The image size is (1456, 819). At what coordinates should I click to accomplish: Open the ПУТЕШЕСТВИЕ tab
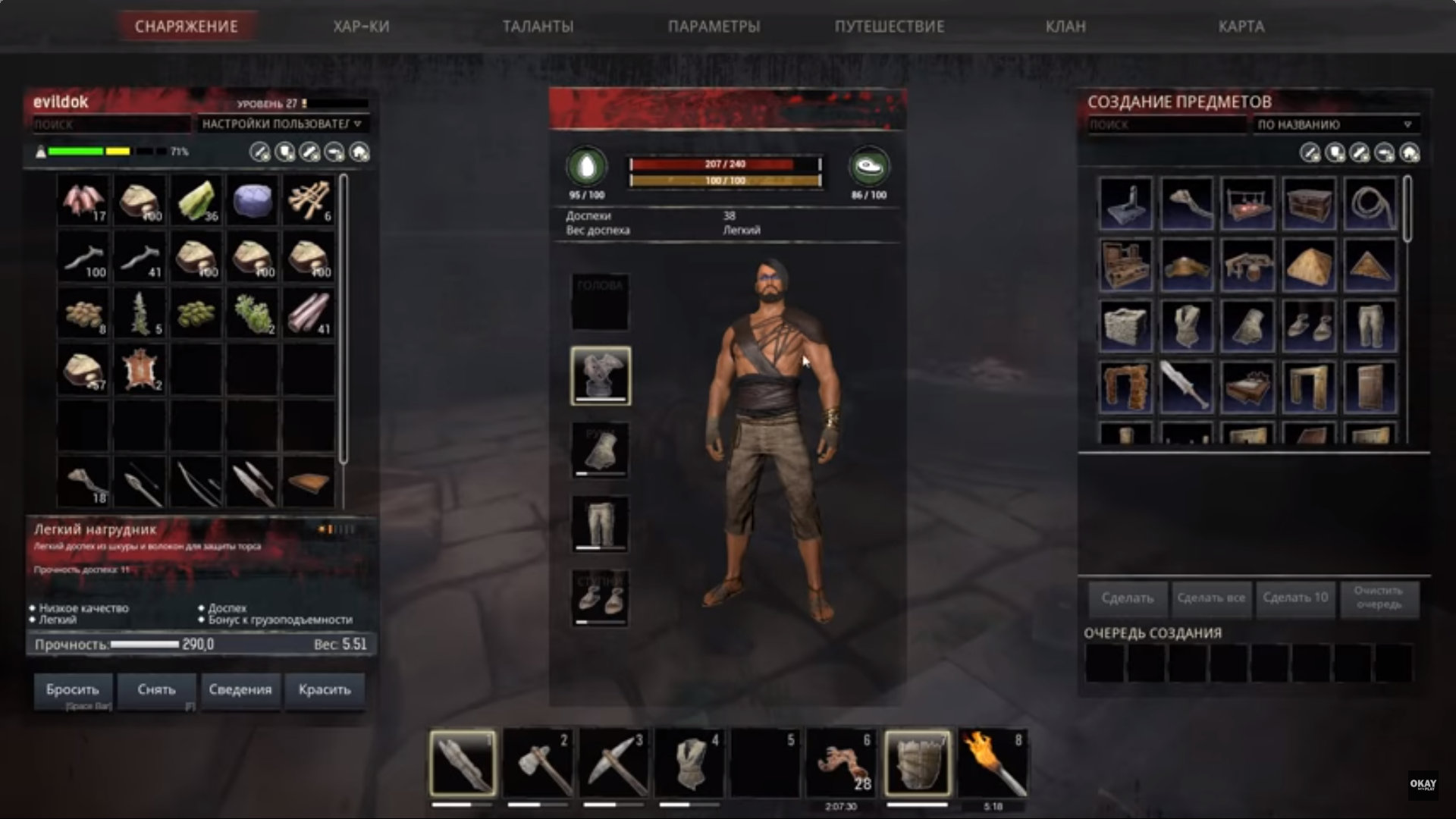(890, 27)
